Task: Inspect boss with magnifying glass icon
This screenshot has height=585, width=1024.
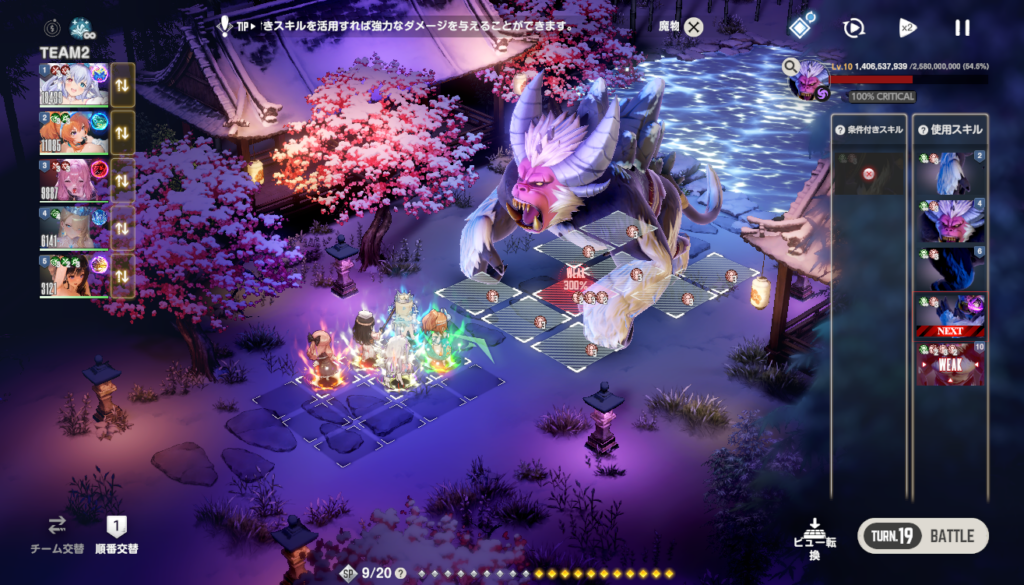Action: click(791, 67)
